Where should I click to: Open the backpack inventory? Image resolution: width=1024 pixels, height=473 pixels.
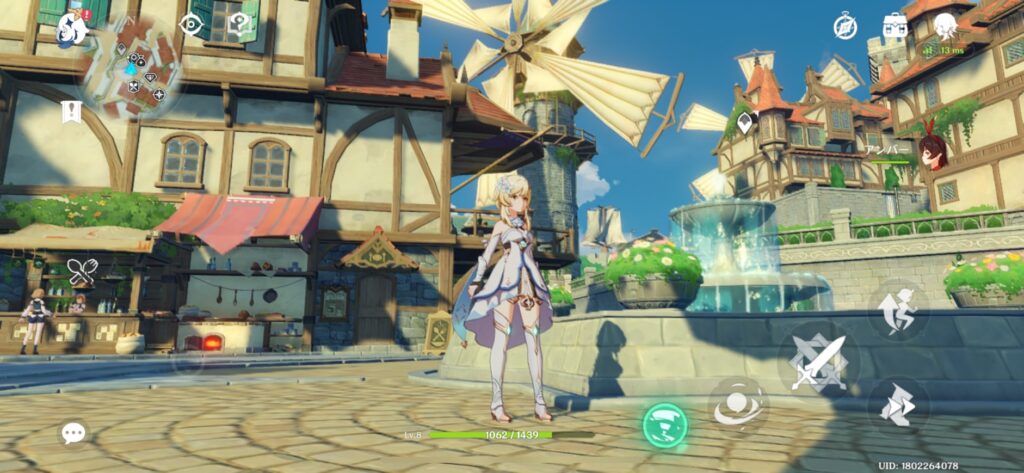895,26
